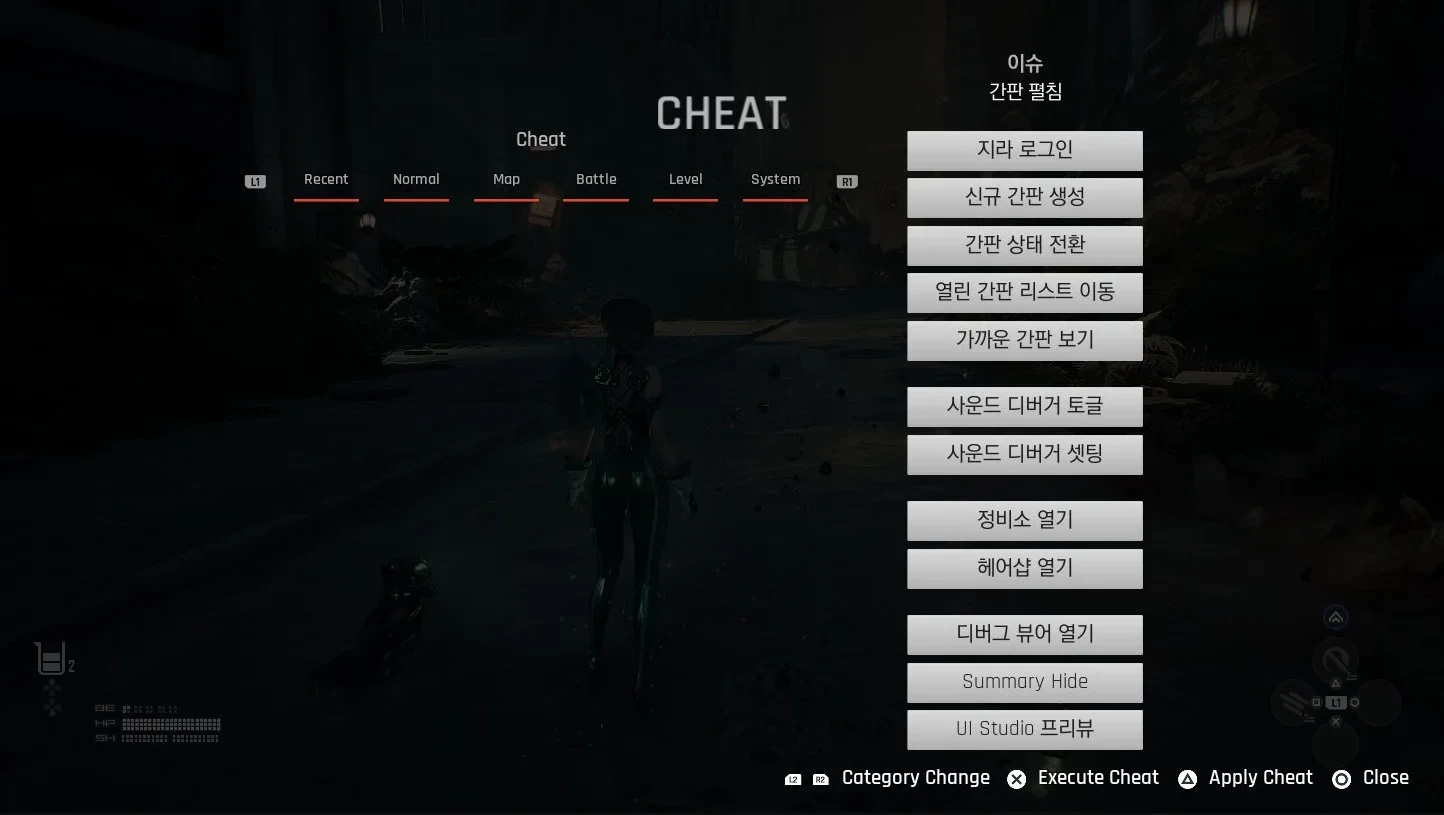Open 사운드 디버거 셋팅
The width and height of the screenshot is (1444, 815).
(1024, 454)
